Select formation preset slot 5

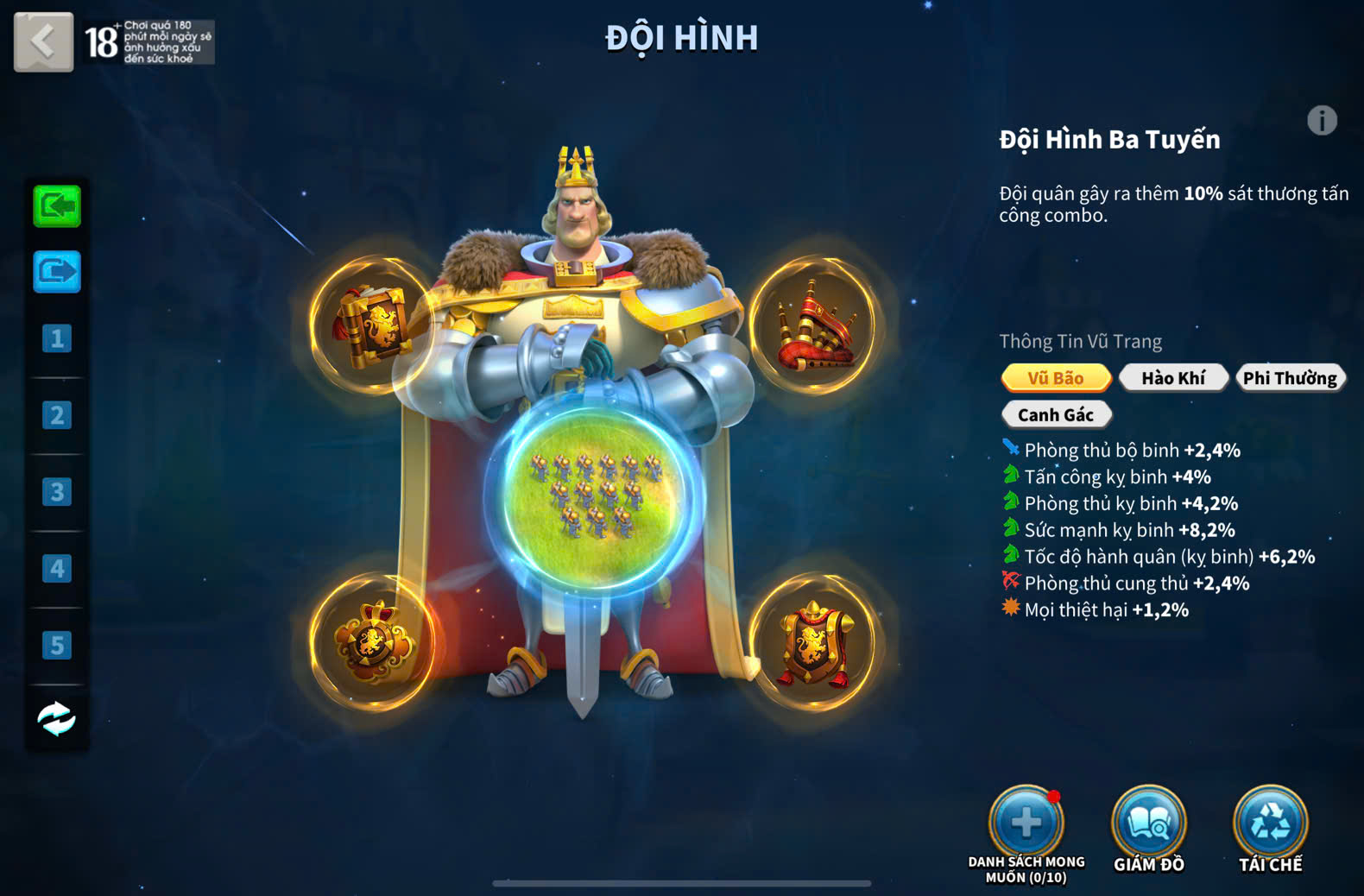[57, 645]
